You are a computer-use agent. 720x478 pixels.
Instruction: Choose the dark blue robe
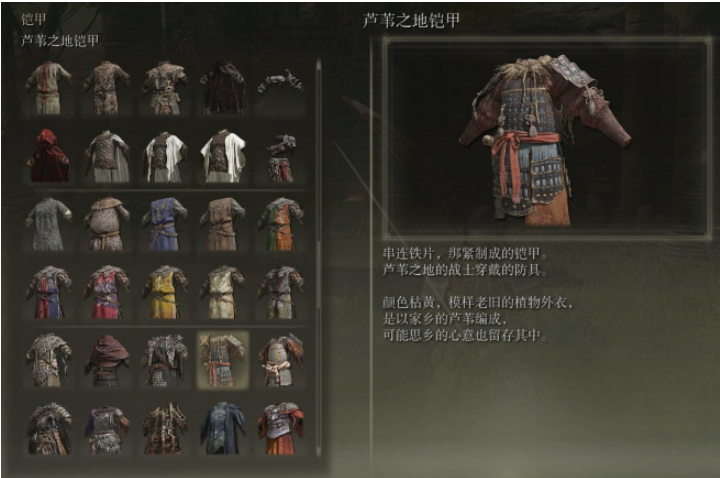pos(222,428)
